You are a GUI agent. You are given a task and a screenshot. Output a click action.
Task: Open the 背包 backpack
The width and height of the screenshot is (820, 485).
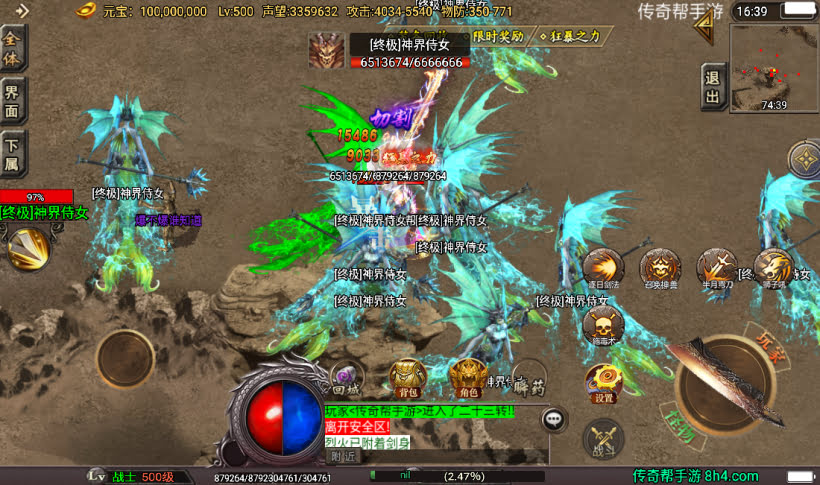click(x=406, y=376)
